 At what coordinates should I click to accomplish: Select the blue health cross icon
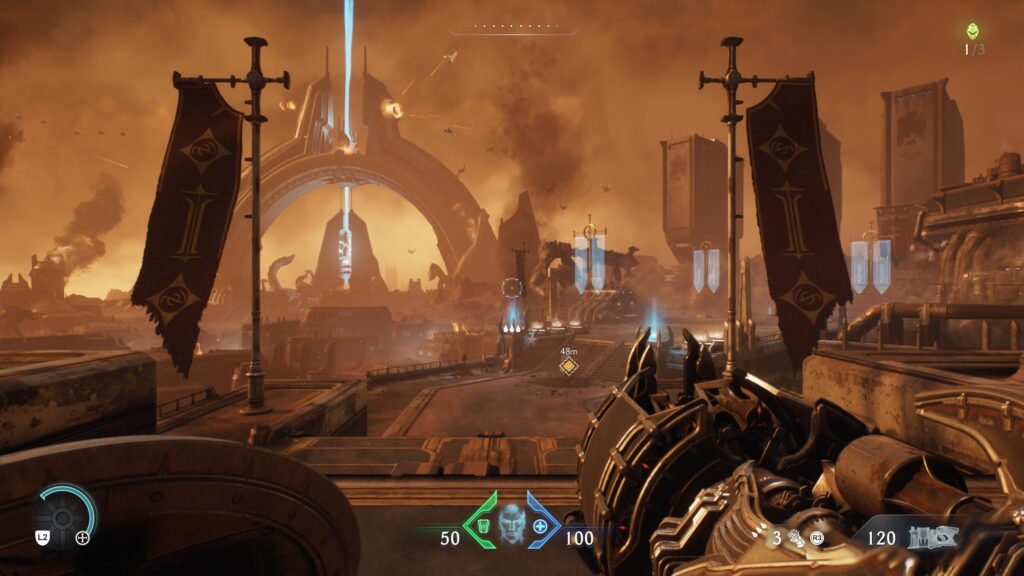541,526
